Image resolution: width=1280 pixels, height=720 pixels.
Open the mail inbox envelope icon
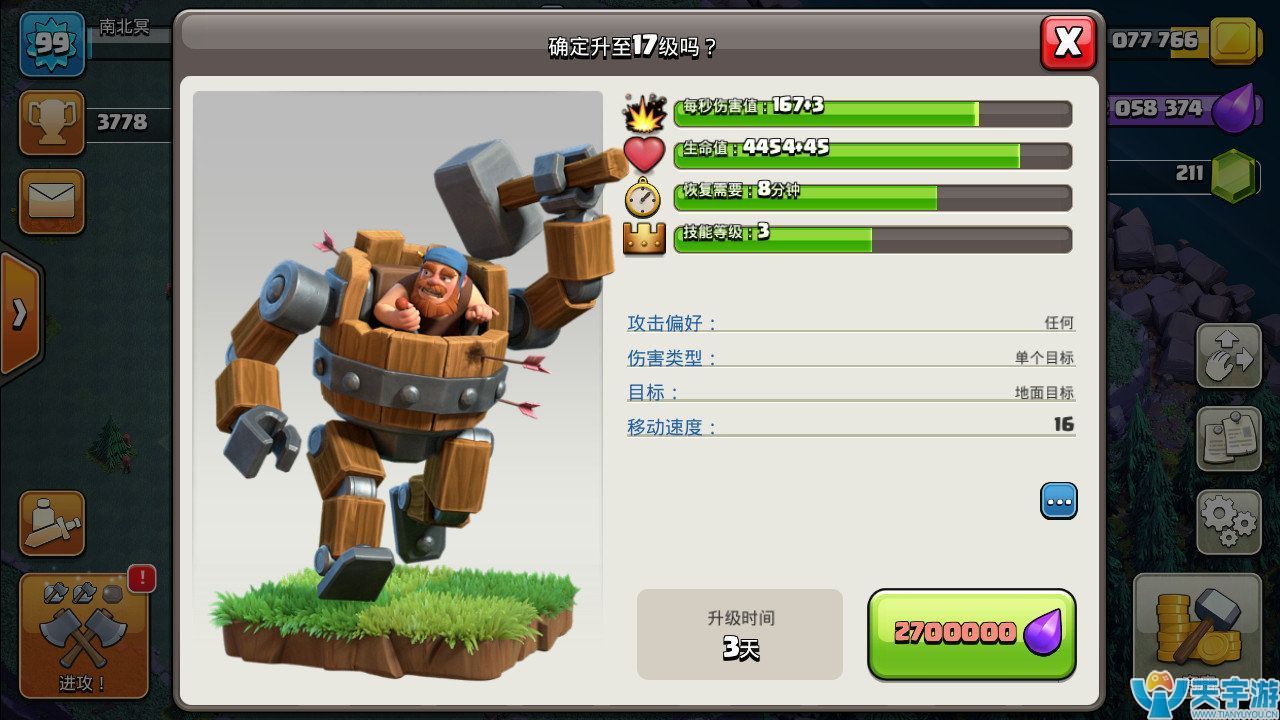tap(52, 201)
